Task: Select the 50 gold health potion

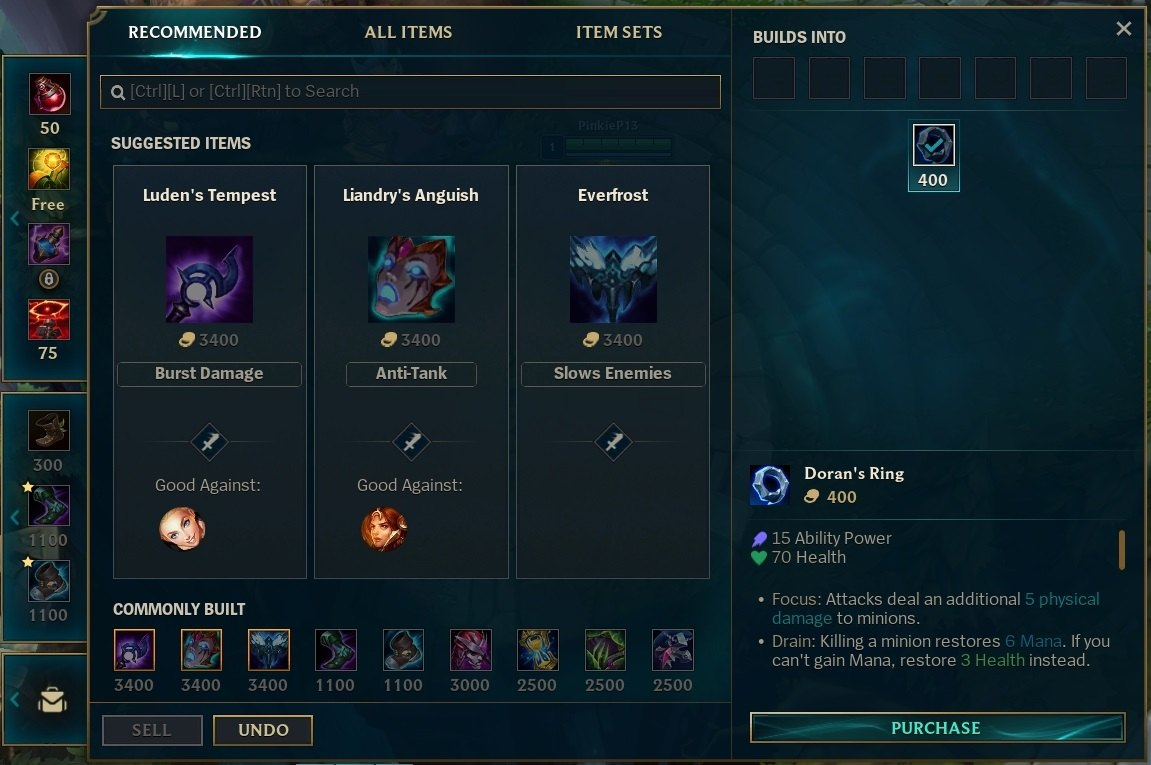Action: click(49, 95)
